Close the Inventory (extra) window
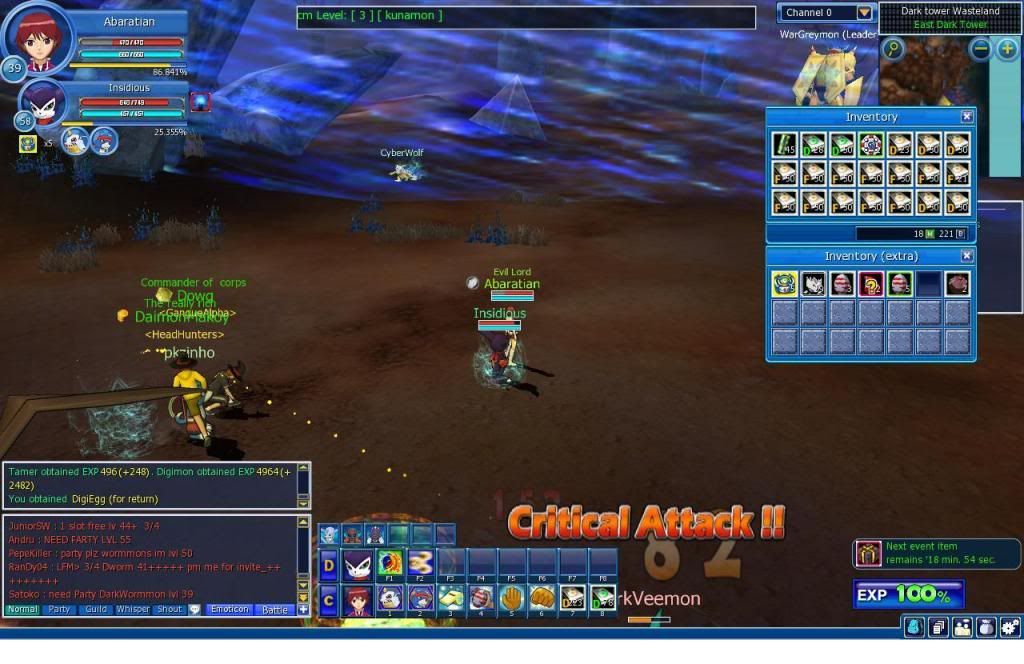Image resolution: width=1024 pixels, height=664 pixels. (967, 256)
